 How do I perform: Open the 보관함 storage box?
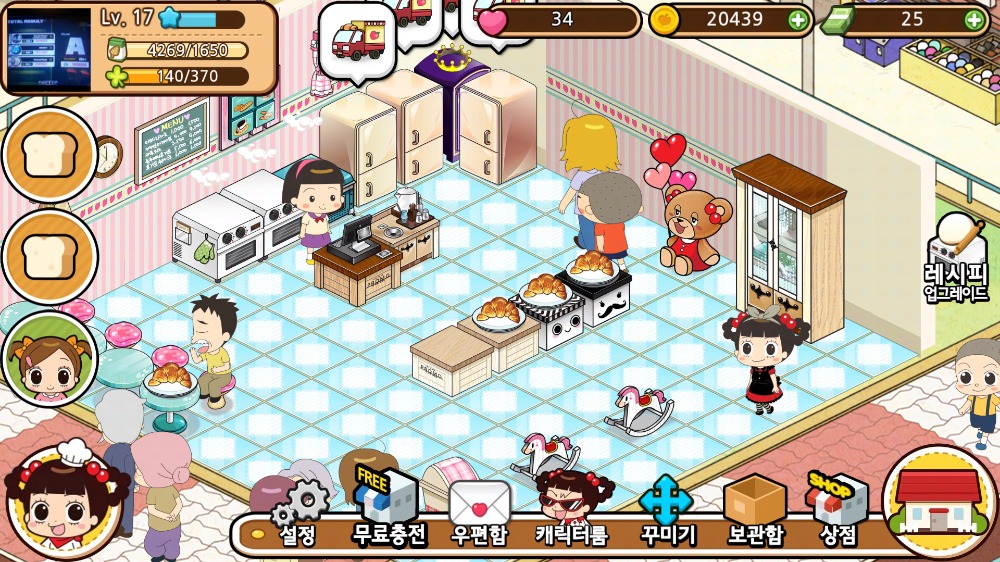click(x=755, y=510)
